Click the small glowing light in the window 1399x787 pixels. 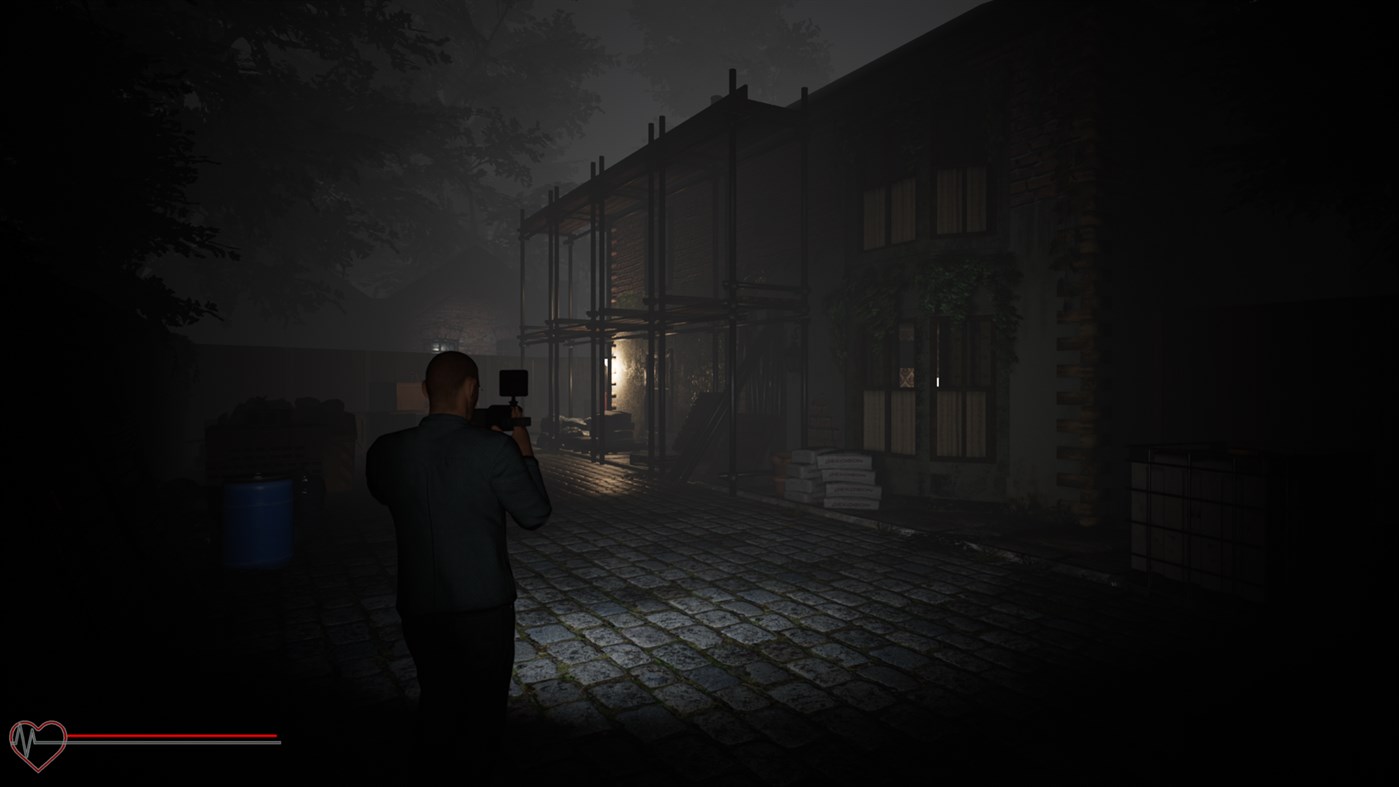click(937, 380)
